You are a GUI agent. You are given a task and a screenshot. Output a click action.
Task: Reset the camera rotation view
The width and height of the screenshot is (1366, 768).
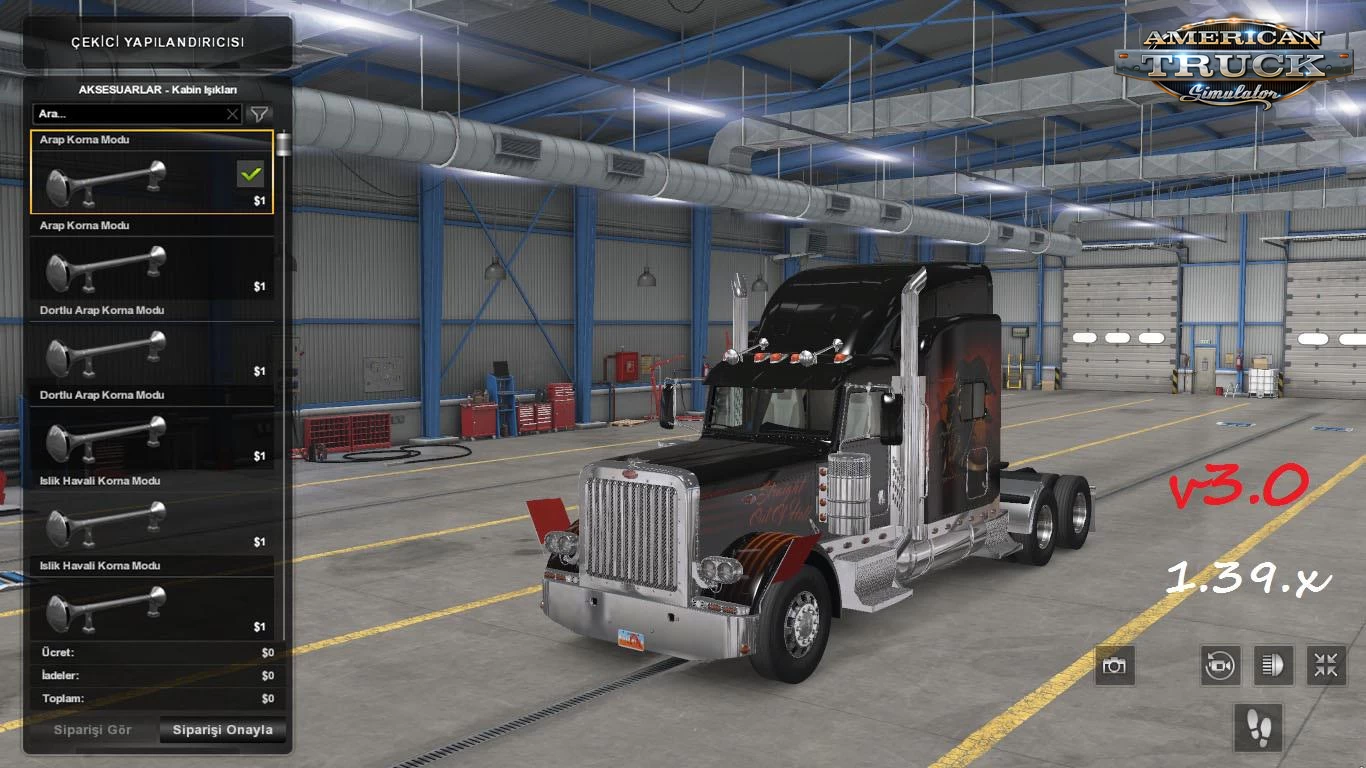[1222, 666]
